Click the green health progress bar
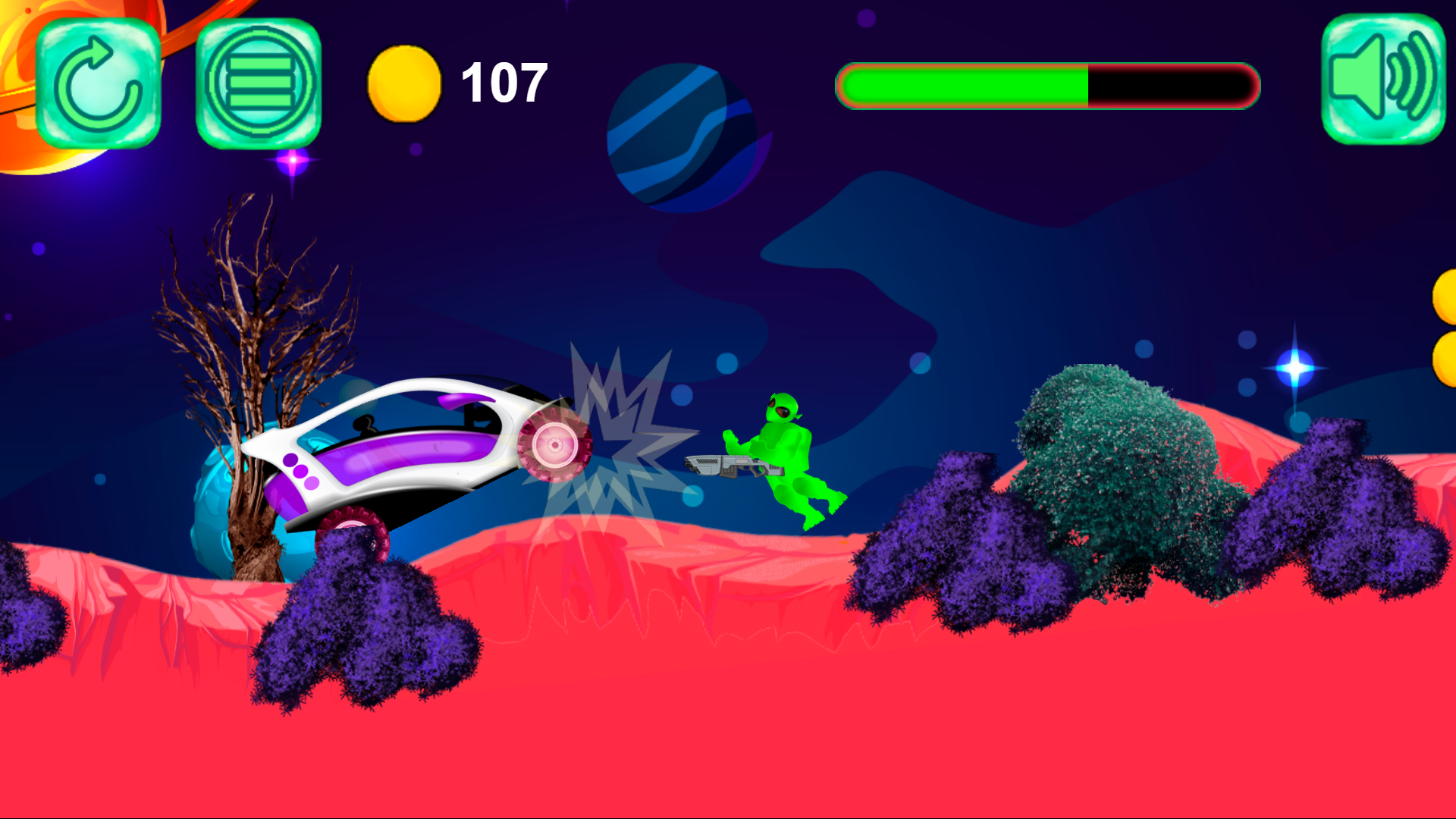The height and width of the screenshot is (819, 1456). pos(963,86)
